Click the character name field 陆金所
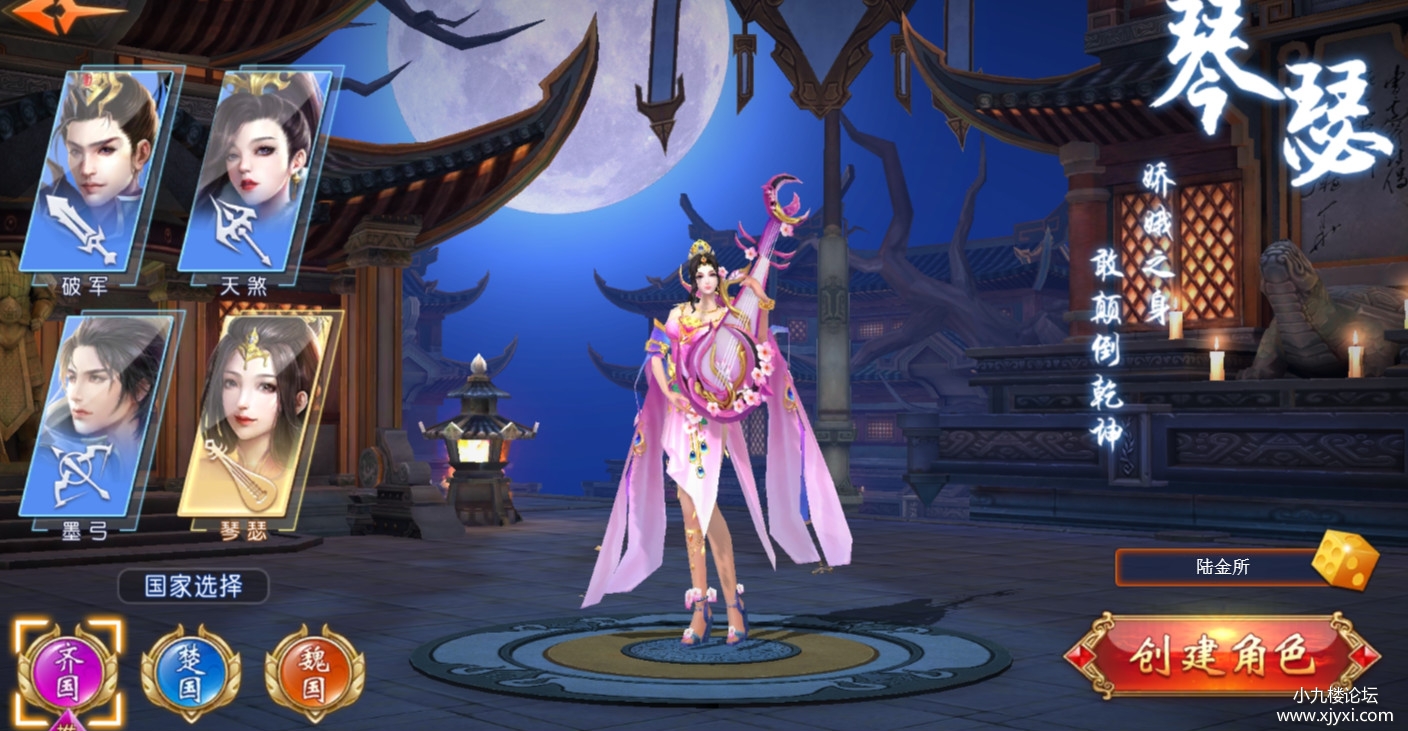 pos(1220,567)
